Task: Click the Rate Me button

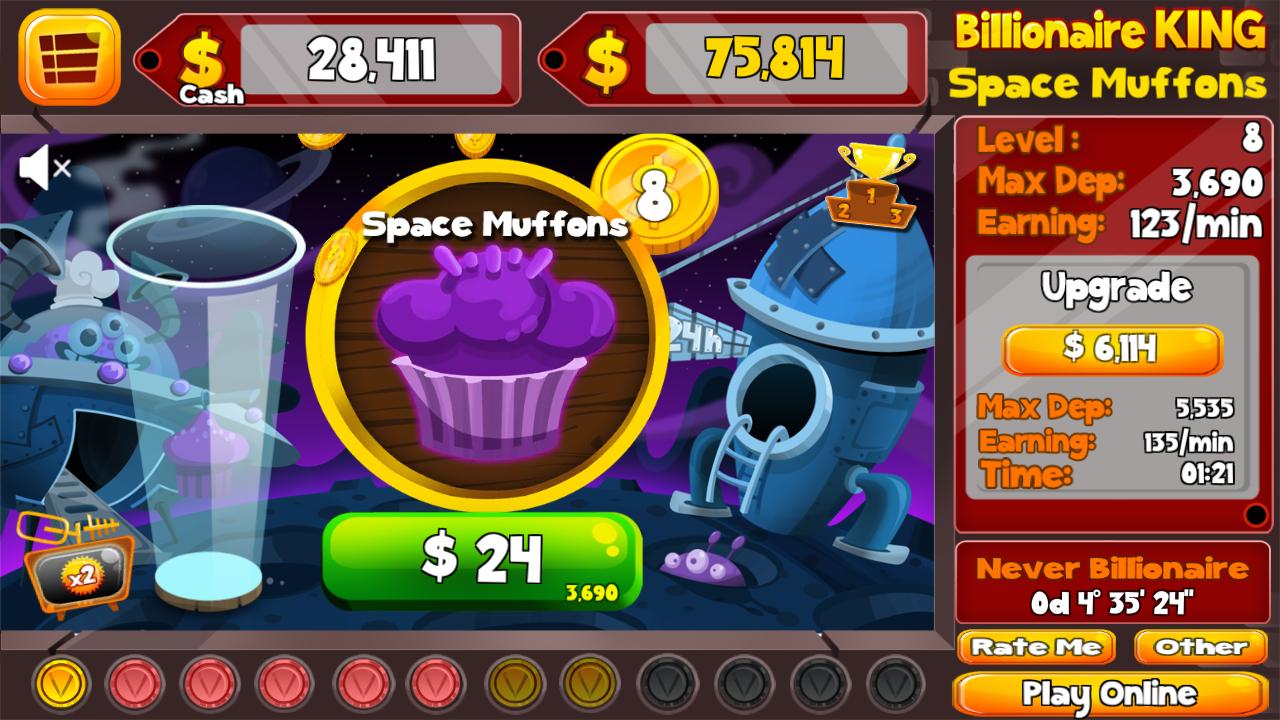Action: [x=1036, y=647]
